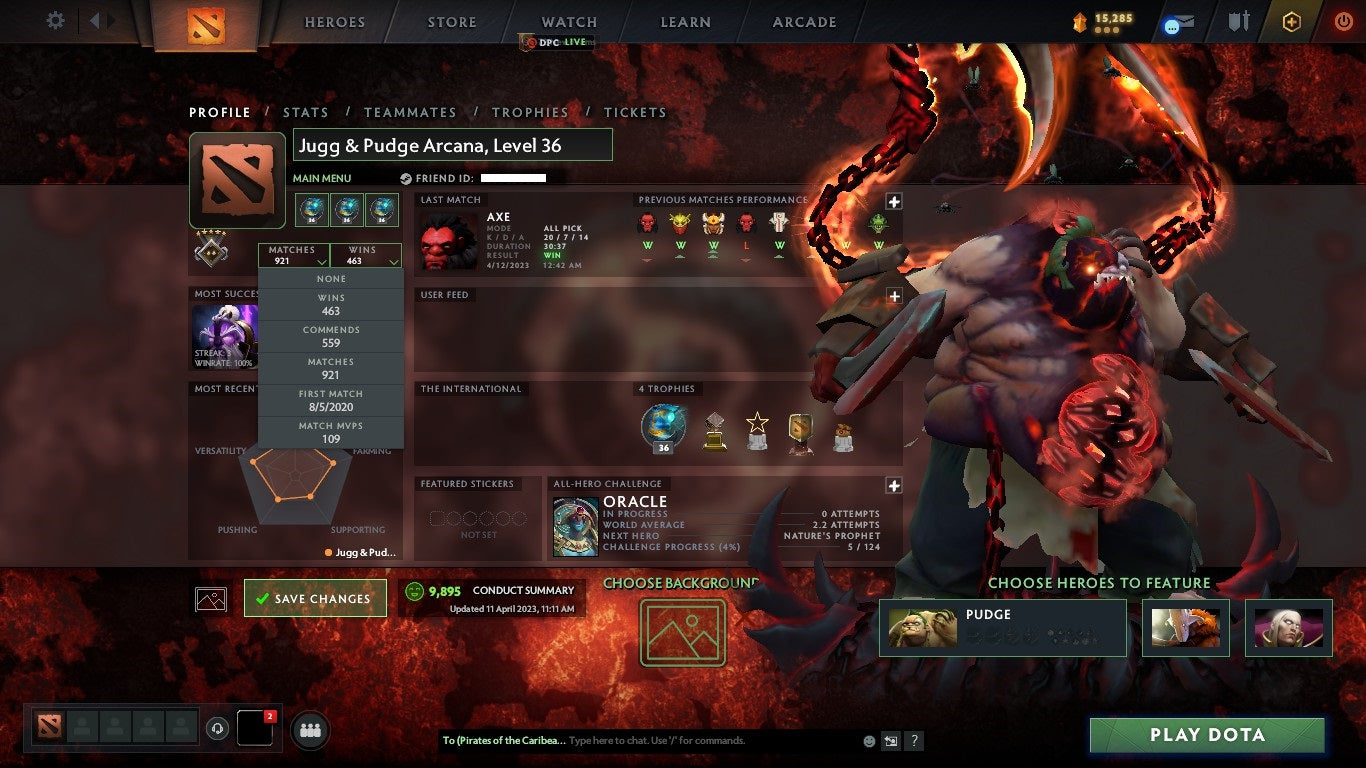This screenshot has width=1366, height=768.
Task: Open the Wins stat dropdown
Action: pyautogui.click(x=366, y=253)
